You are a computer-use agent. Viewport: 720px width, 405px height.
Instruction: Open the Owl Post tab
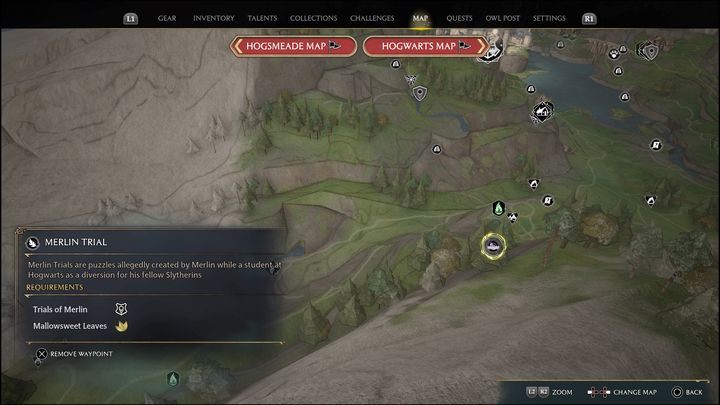(504, 18)
